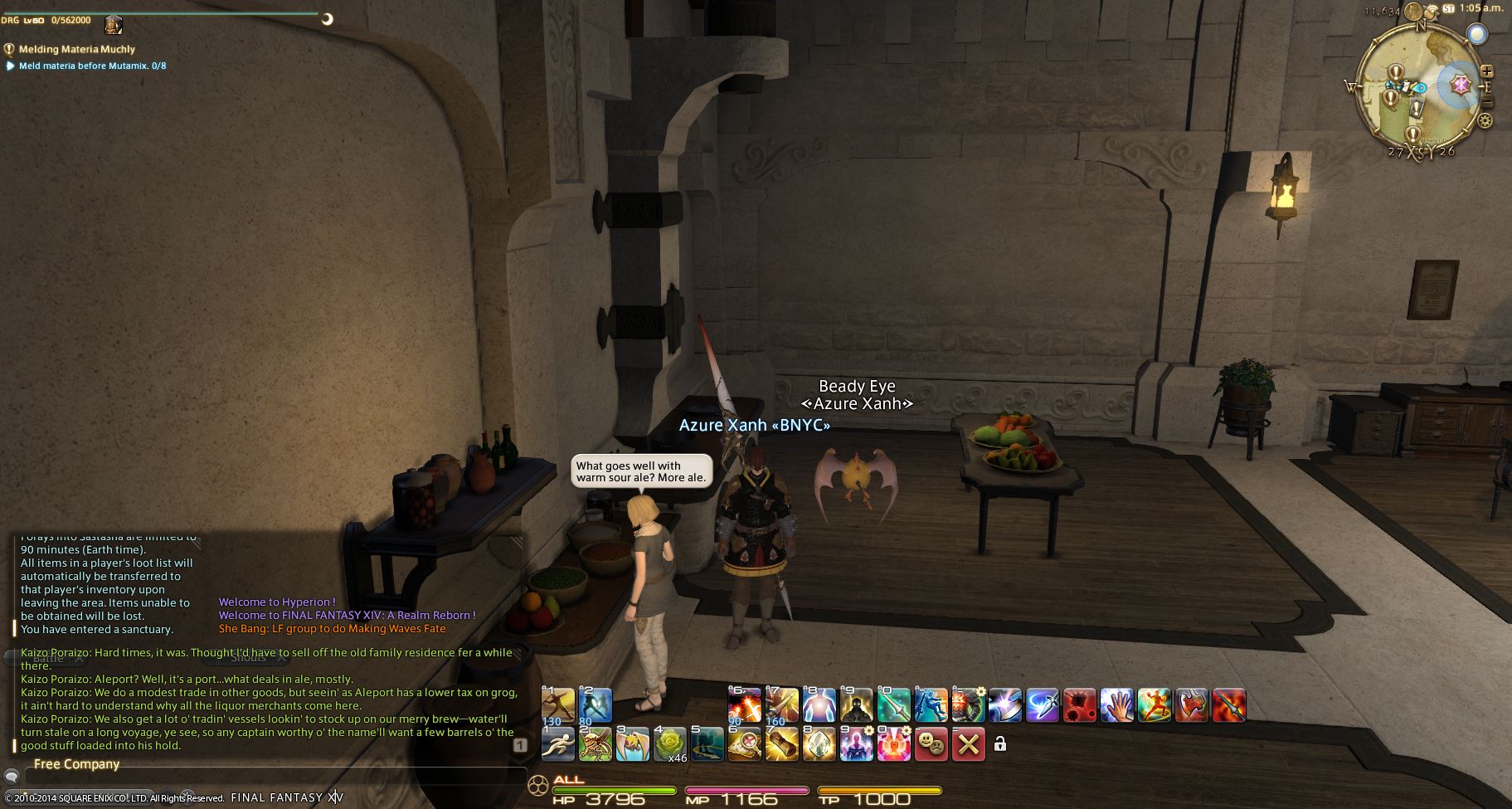The image size is (1512, 809).
Task: Activate the scroll with gold burst action
Action: point(781,744)
